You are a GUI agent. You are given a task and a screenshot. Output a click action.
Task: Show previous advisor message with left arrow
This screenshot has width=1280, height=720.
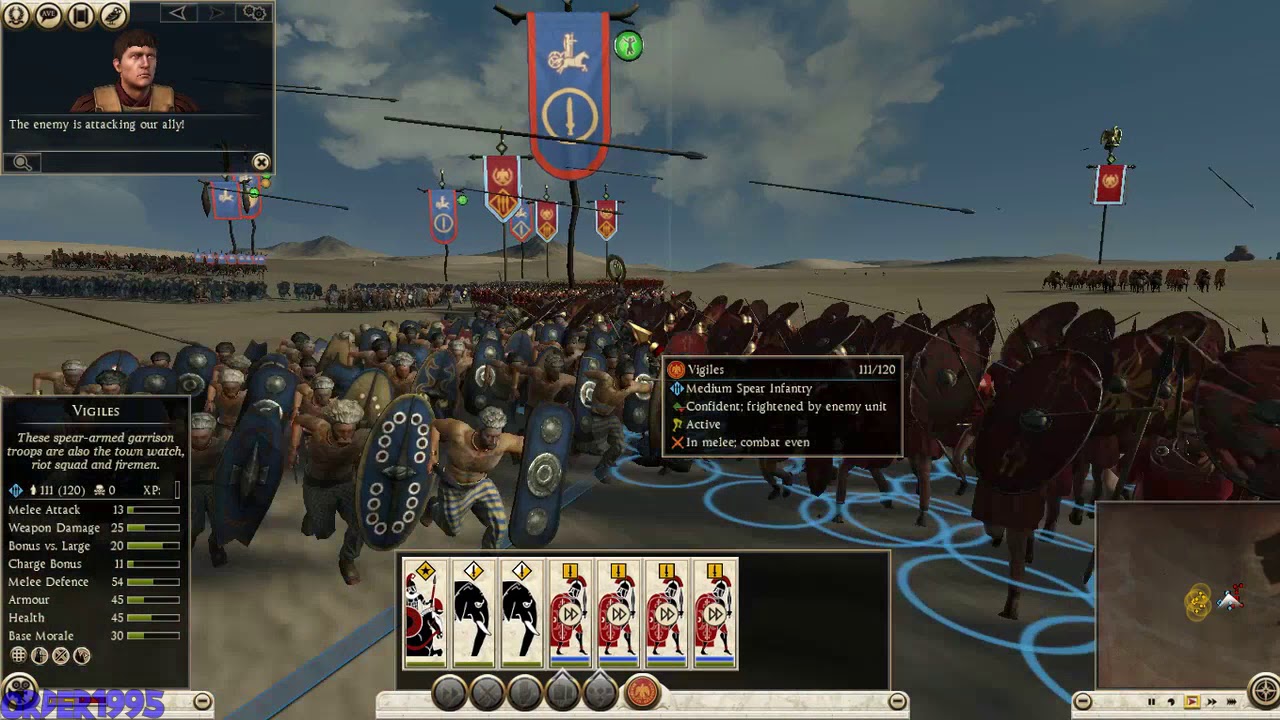coord(178,13)
